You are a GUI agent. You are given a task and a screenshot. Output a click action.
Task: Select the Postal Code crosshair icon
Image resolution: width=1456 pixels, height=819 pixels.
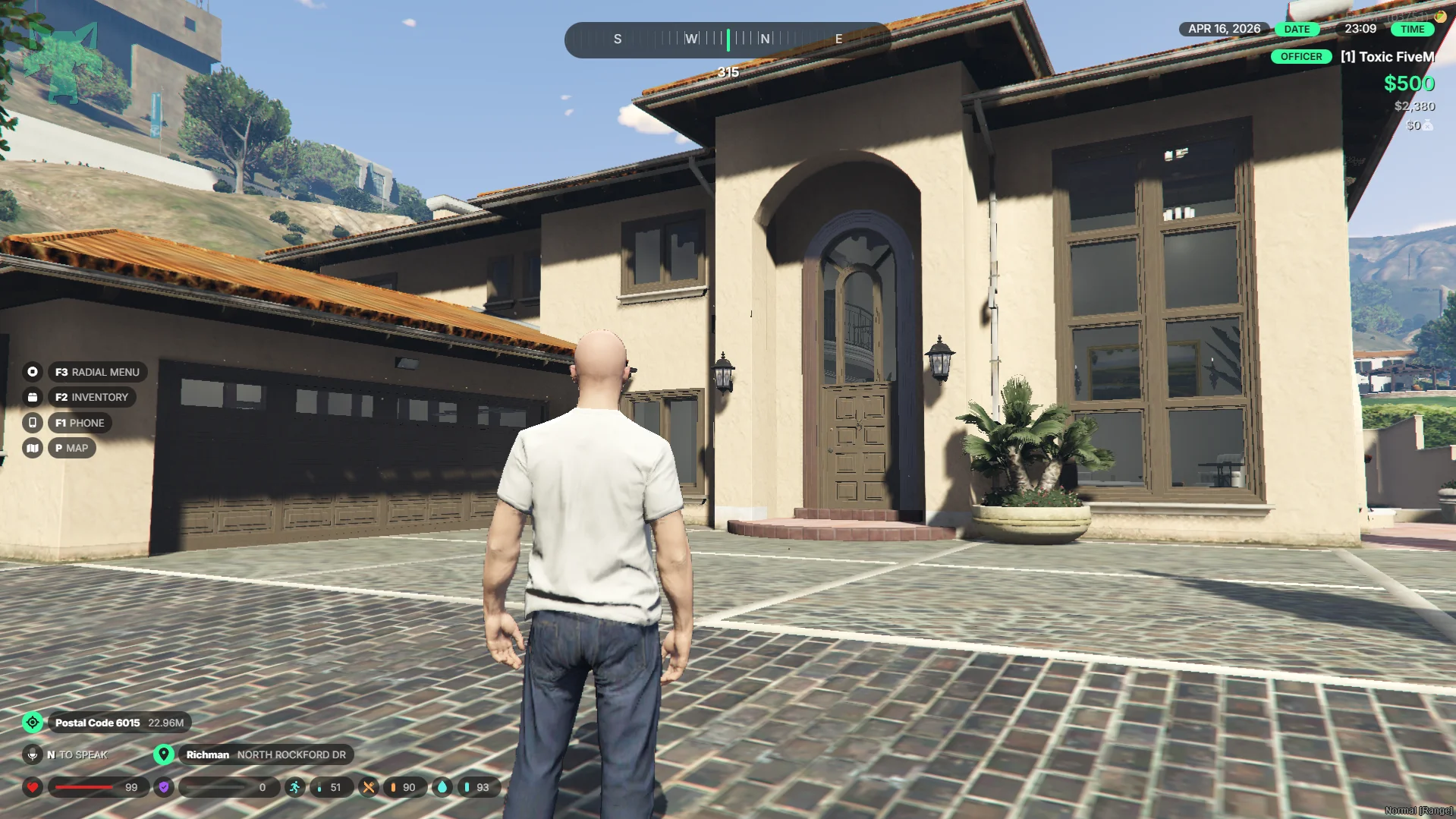pos(33,723)
